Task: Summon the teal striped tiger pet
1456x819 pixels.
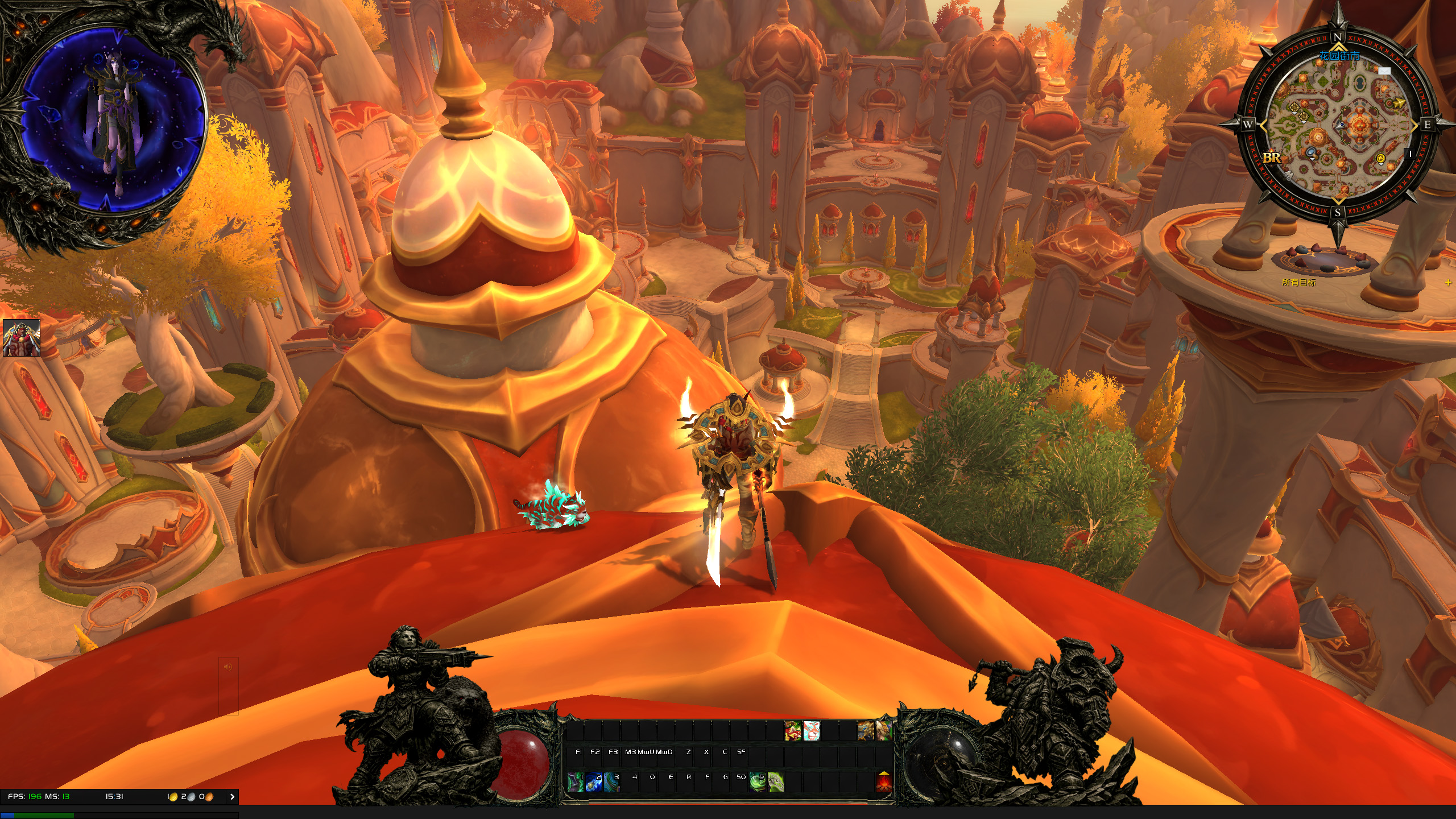Action: [x=811, y=731]
